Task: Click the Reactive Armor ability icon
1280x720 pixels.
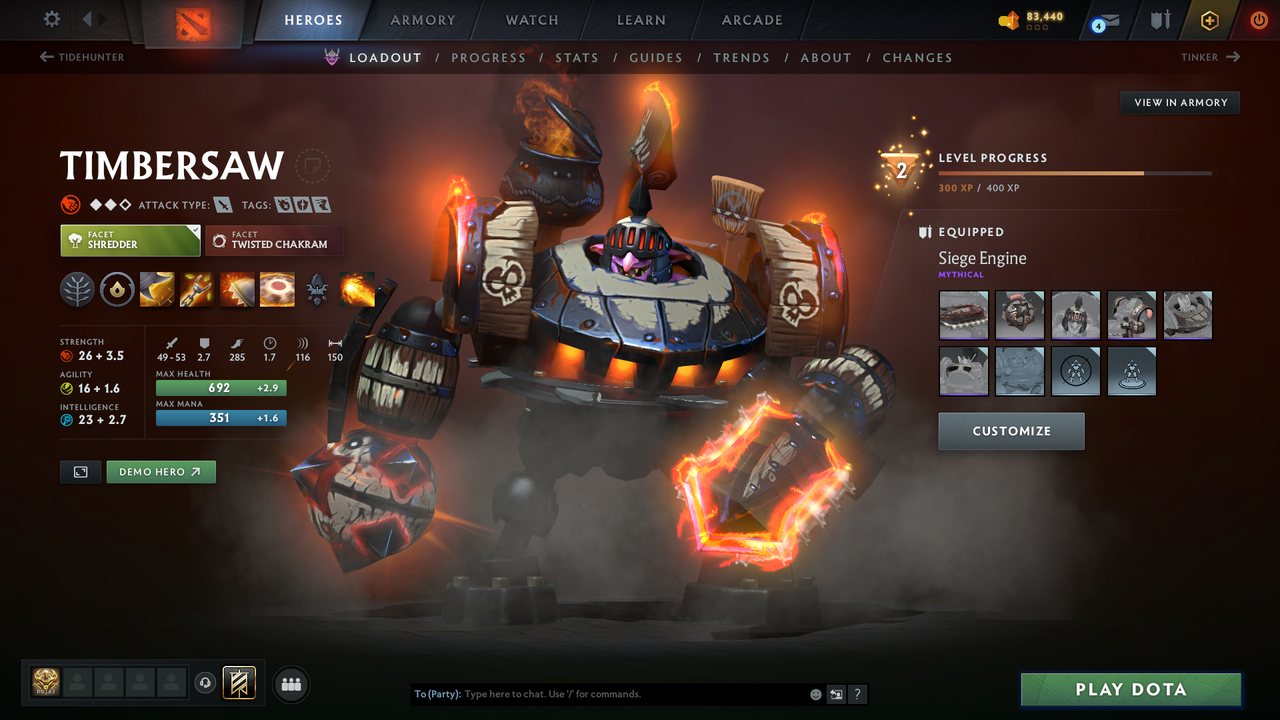Action: pyautogui.click(x=237, y=289)
